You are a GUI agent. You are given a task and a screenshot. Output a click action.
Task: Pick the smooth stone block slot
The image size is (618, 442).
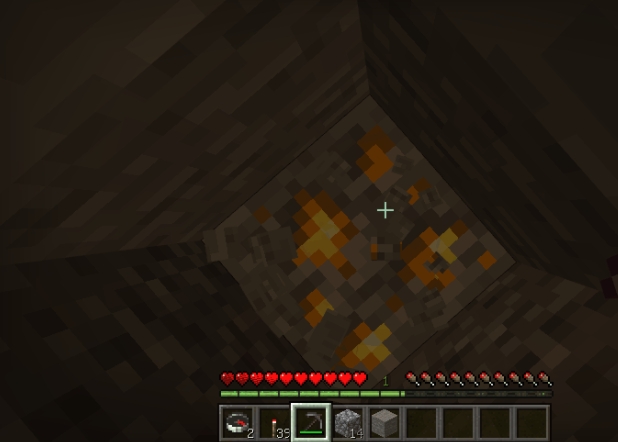pyautogui.click(x=384, y=423)
